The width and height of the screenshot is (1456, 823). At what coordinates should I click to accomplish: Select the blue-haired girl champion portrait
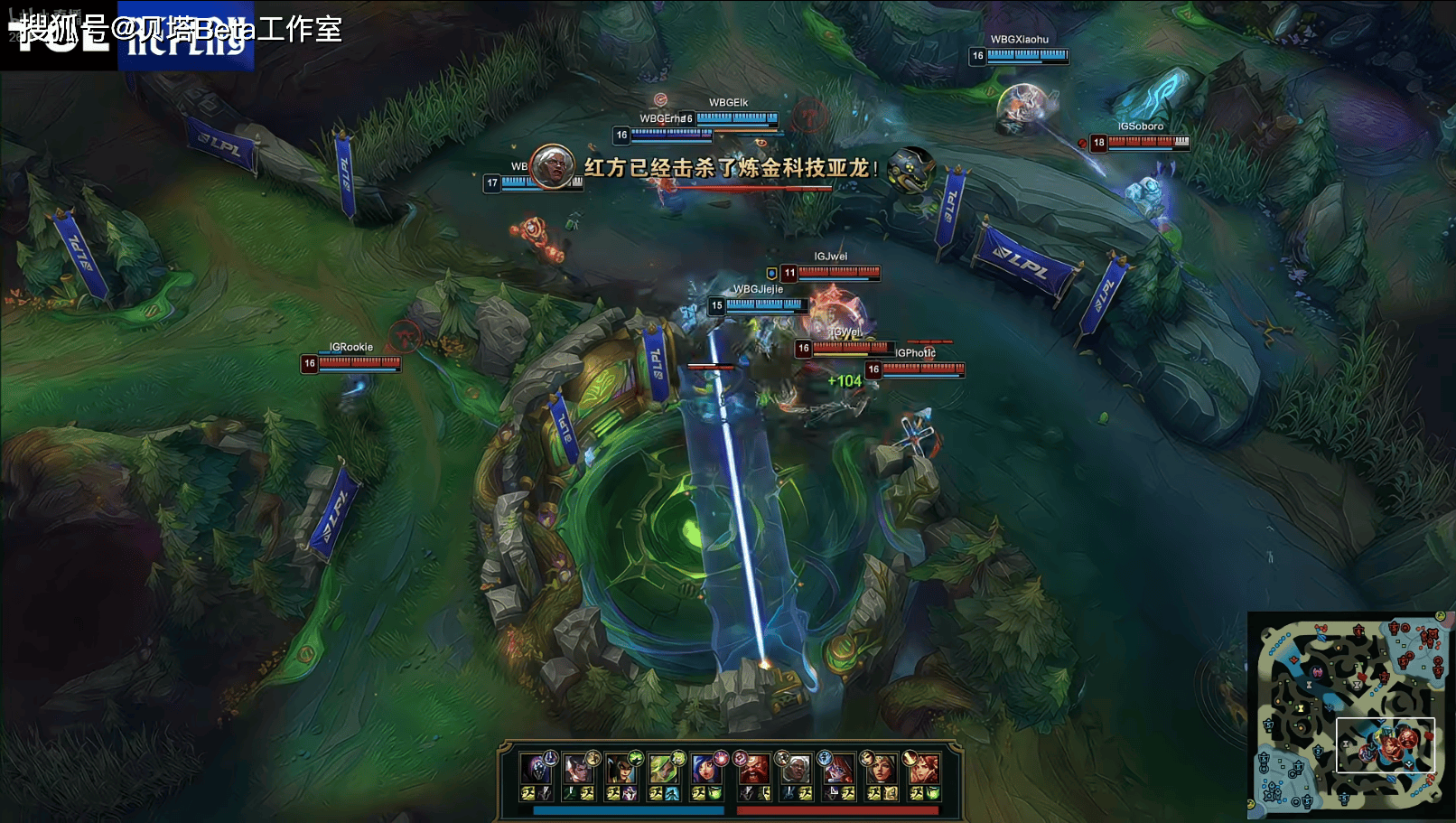[x=705, y=770]
